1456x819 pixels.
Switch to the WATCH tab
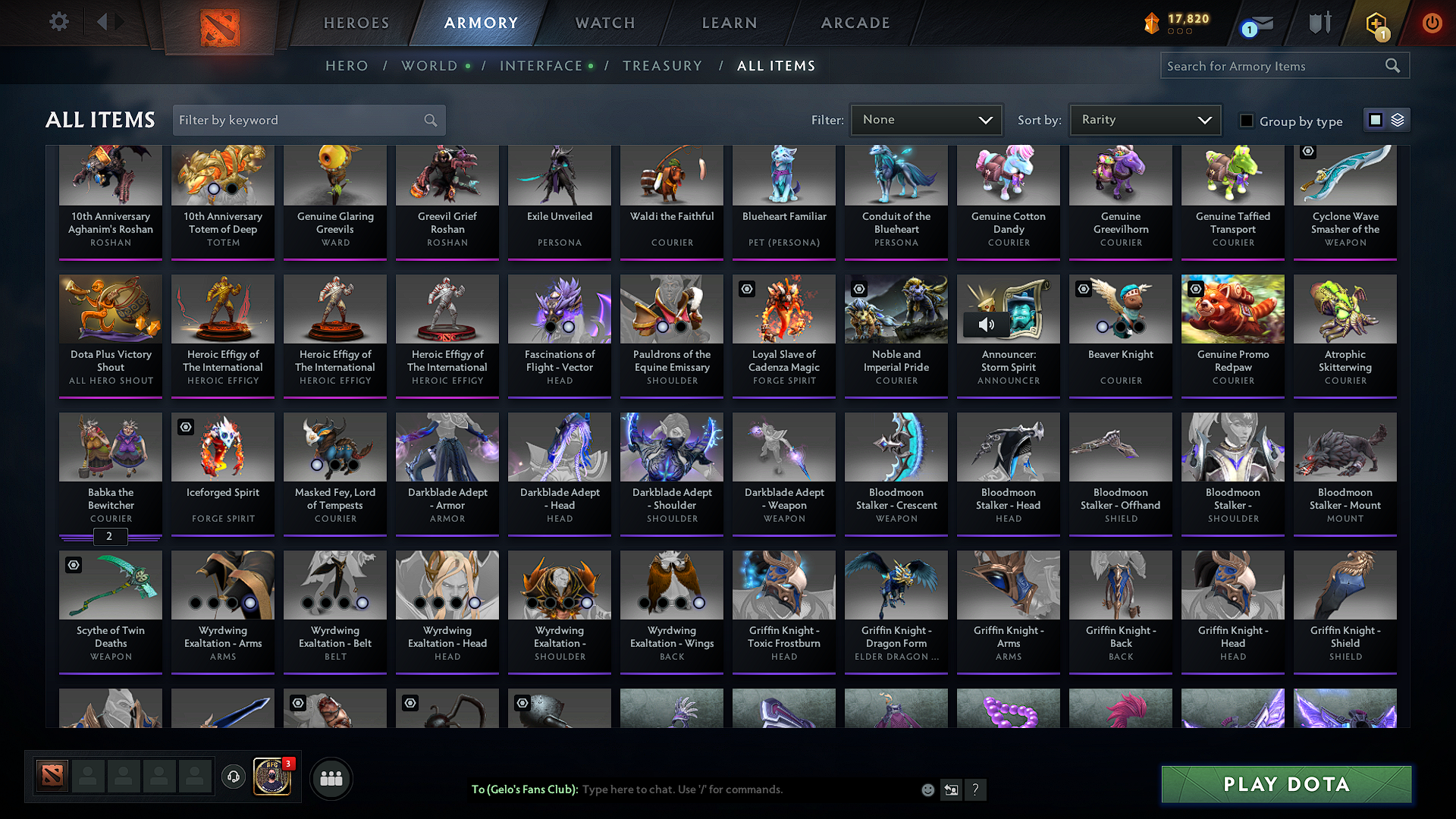click(x=604, y=23)
